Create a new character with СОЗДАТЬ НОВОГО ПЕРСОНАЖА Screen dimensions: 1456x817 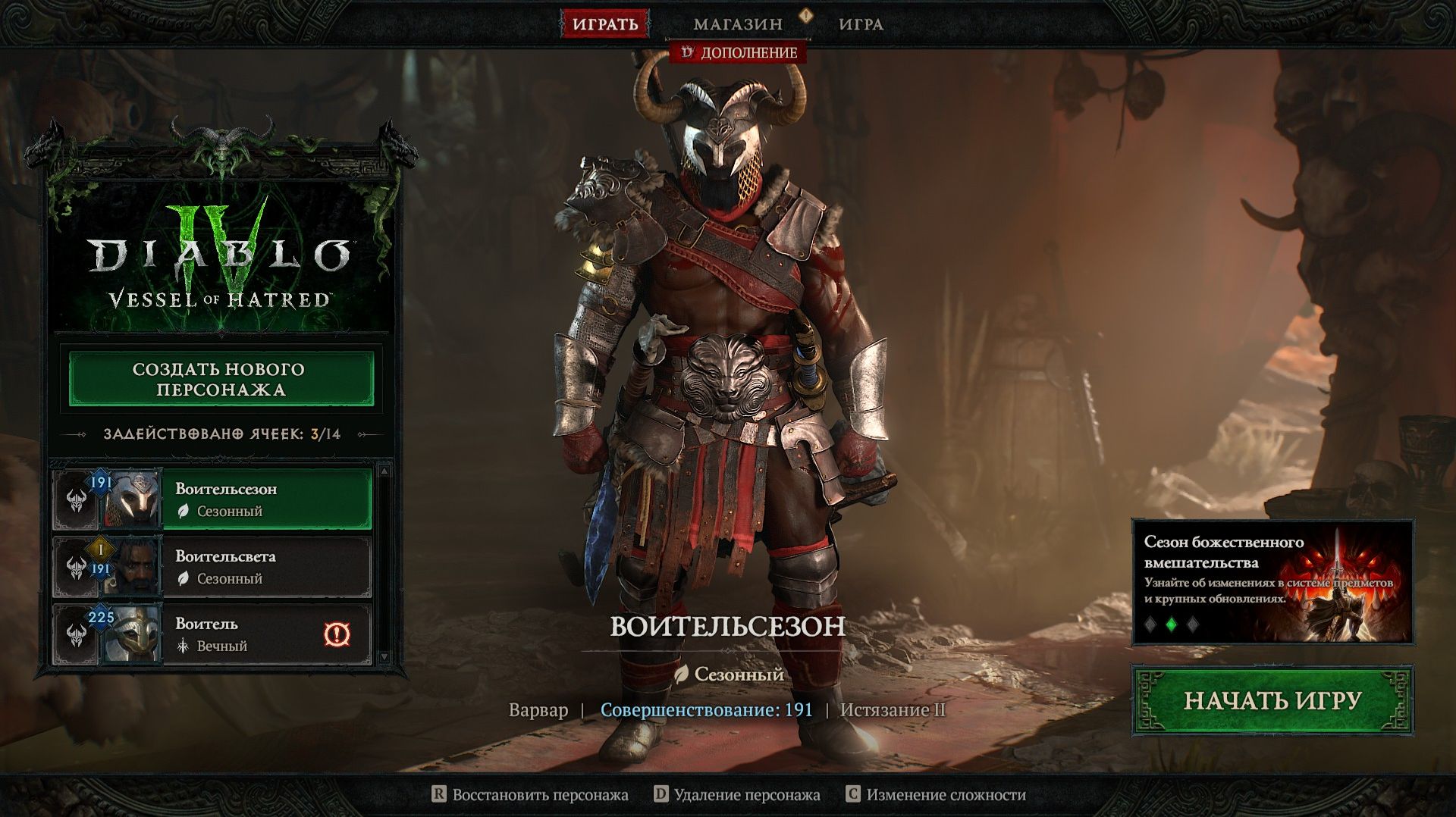pos(221,379)
